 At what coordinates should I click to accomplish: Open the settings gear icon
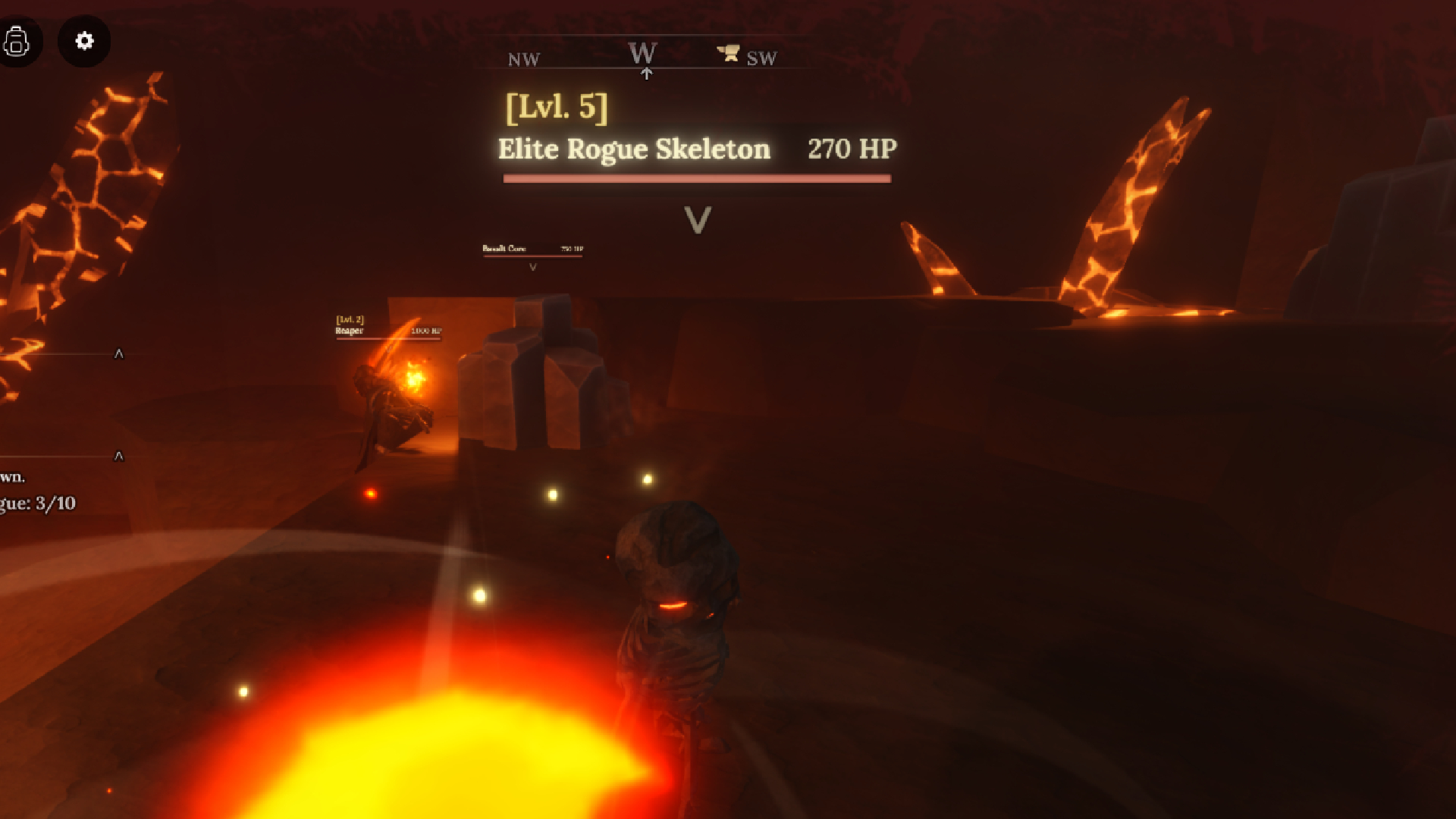coord(83,42)
